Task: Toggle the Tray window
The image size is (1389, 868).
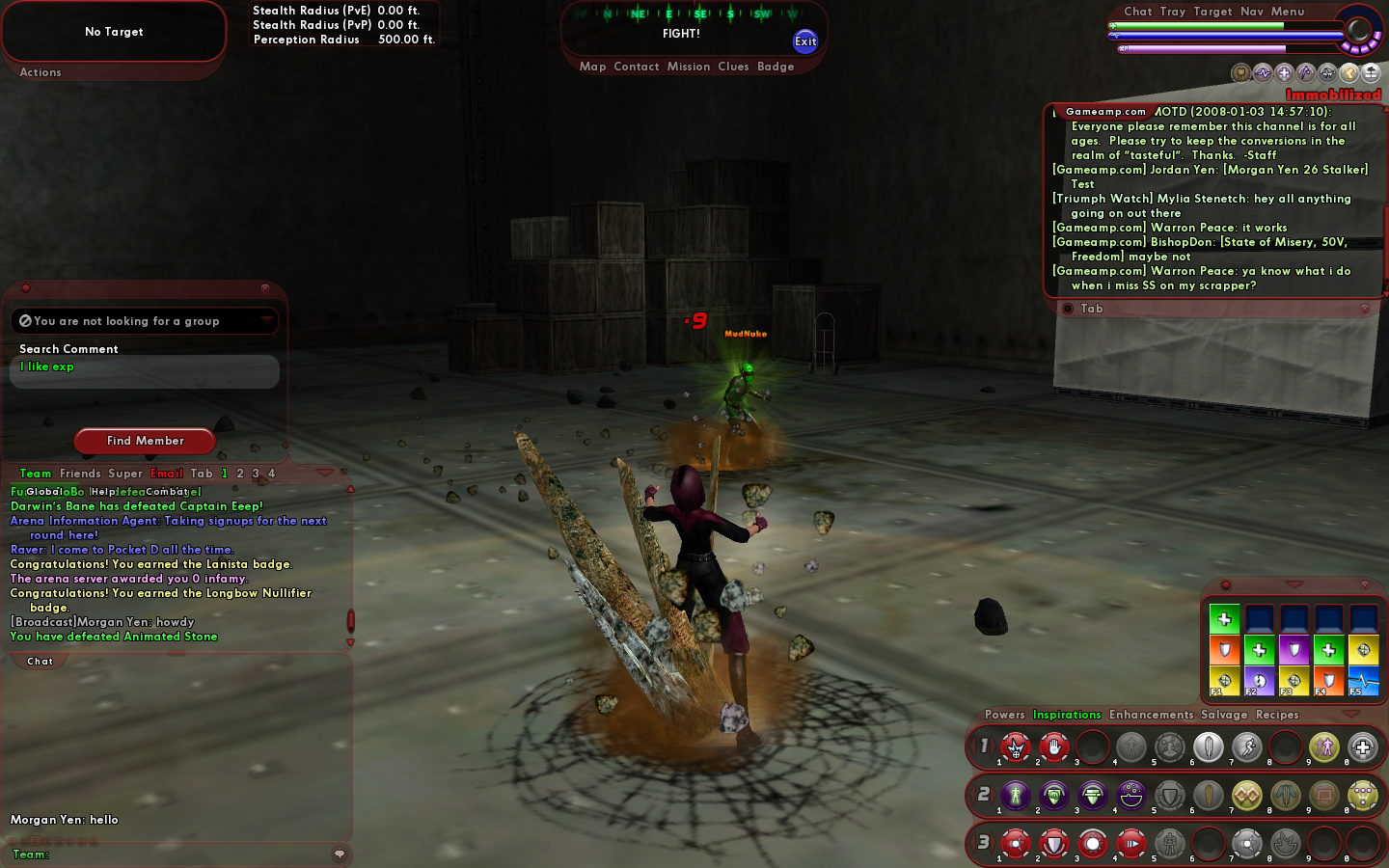Action: coord(1173,12)
